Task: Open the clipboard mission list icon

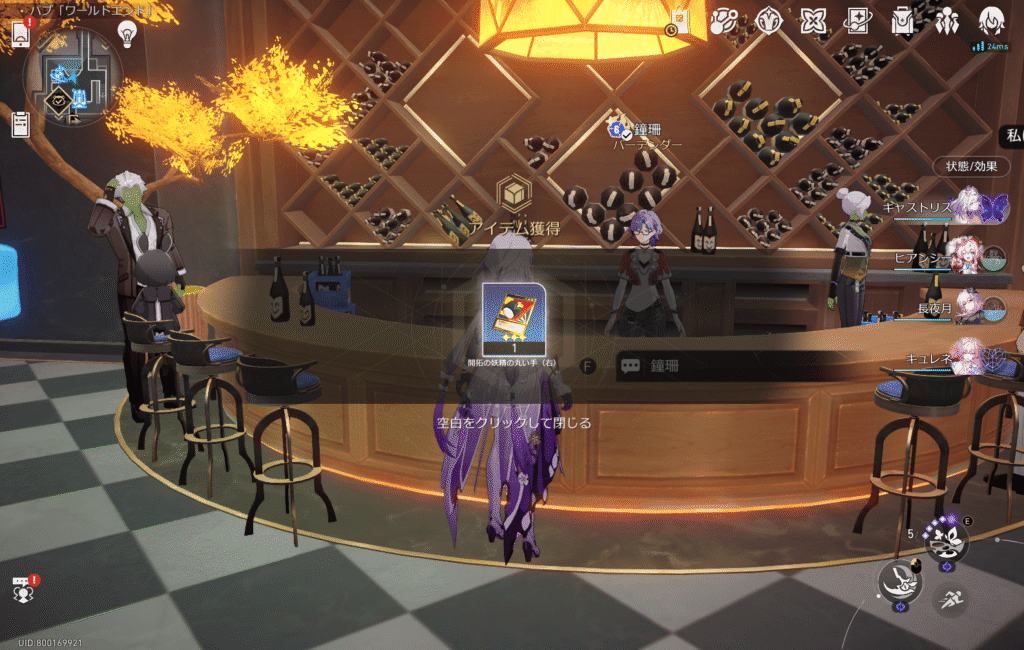Action: click(20, 124)
